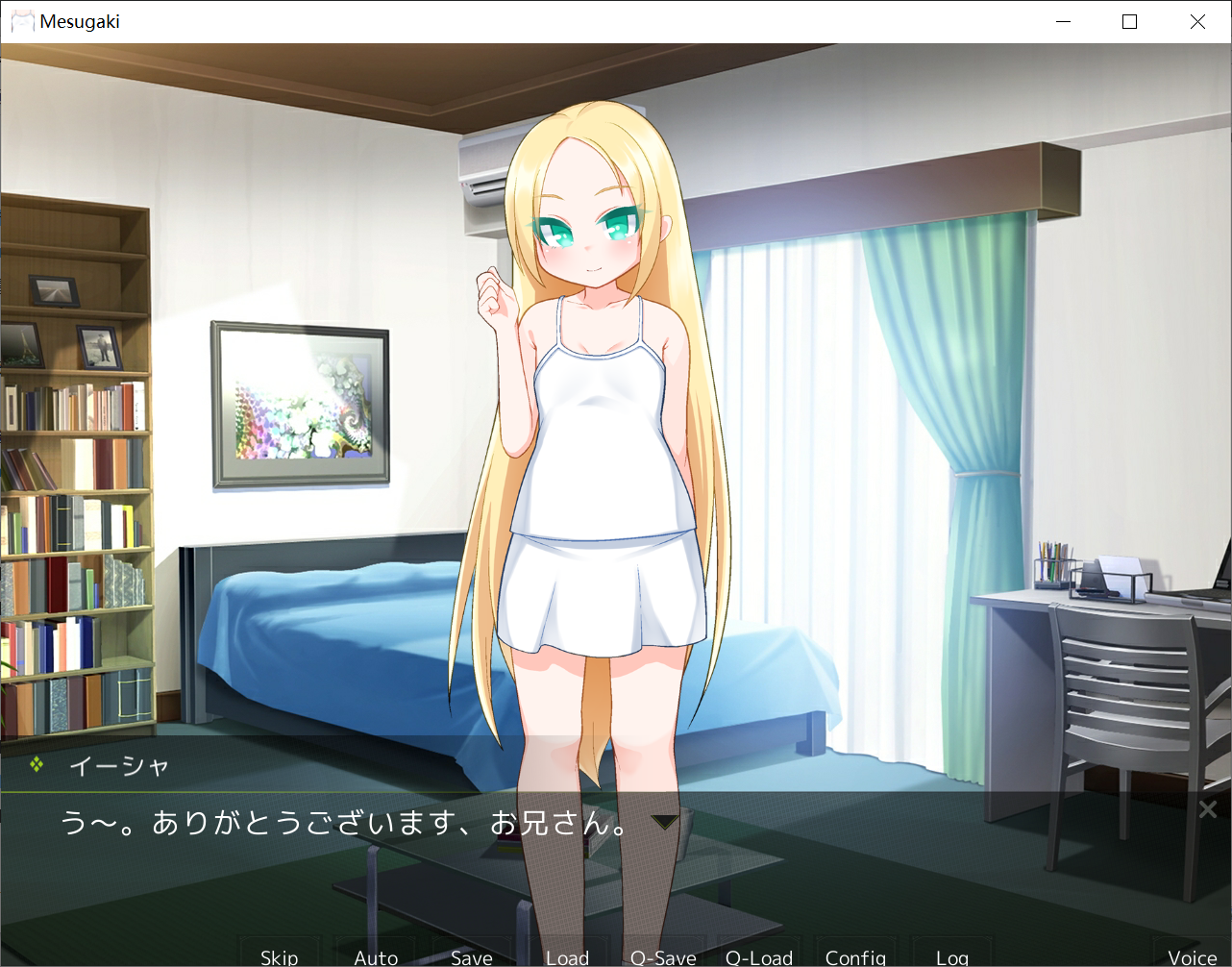The width and height of the screenshot is (1232, 967).
Task: Minimize the Mesugaki window
Action: coord(1063,21)
